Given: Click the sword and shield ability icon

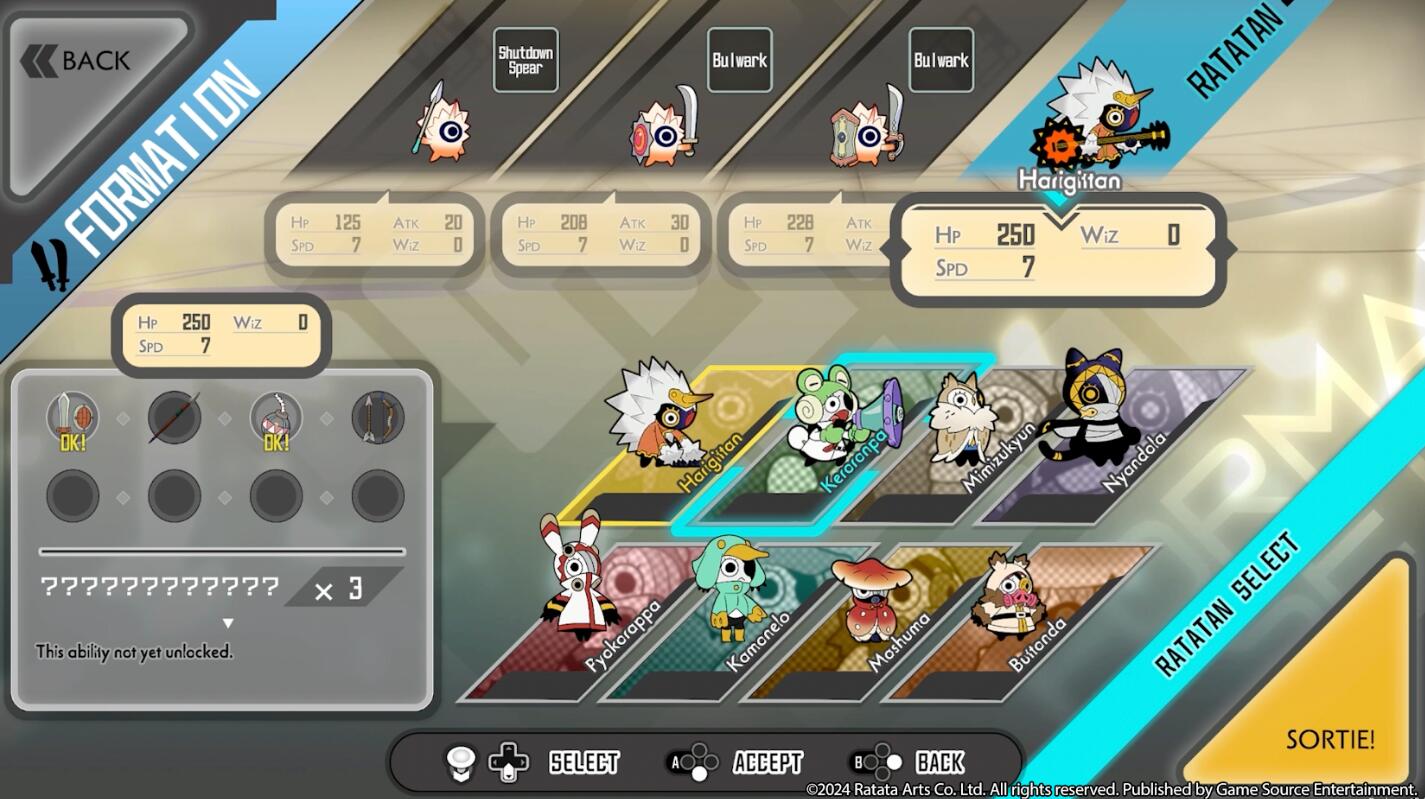Looking at the screenshot, I should [73, 417].
